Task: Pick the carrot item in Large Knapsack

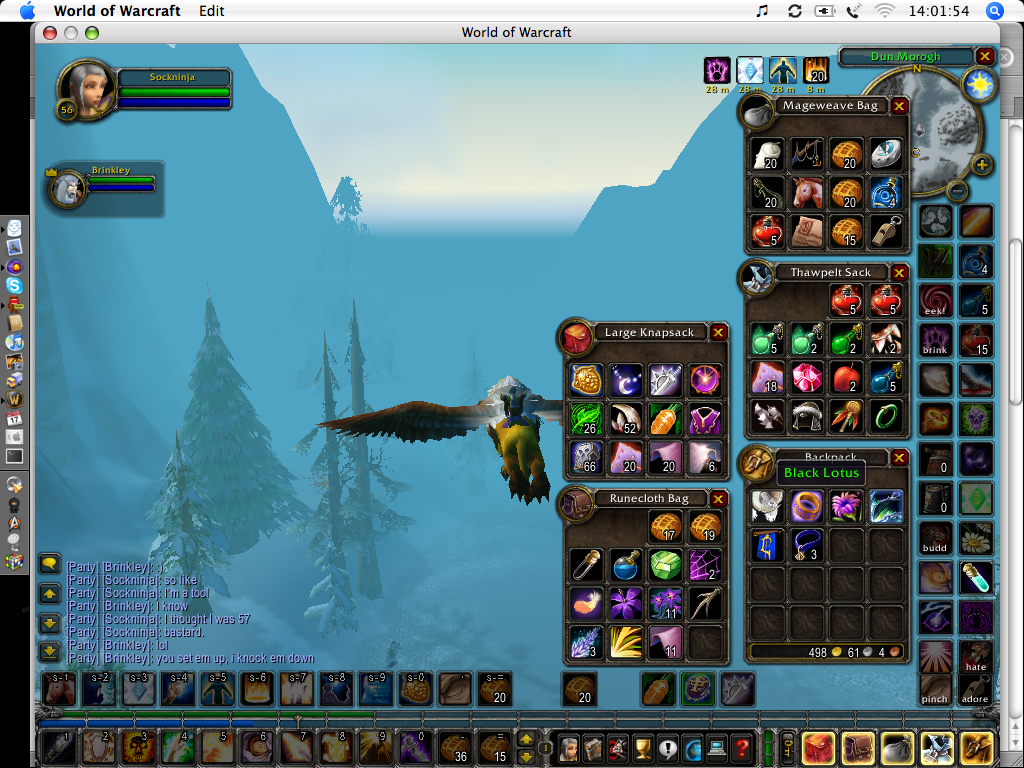Action: [664, 417]
